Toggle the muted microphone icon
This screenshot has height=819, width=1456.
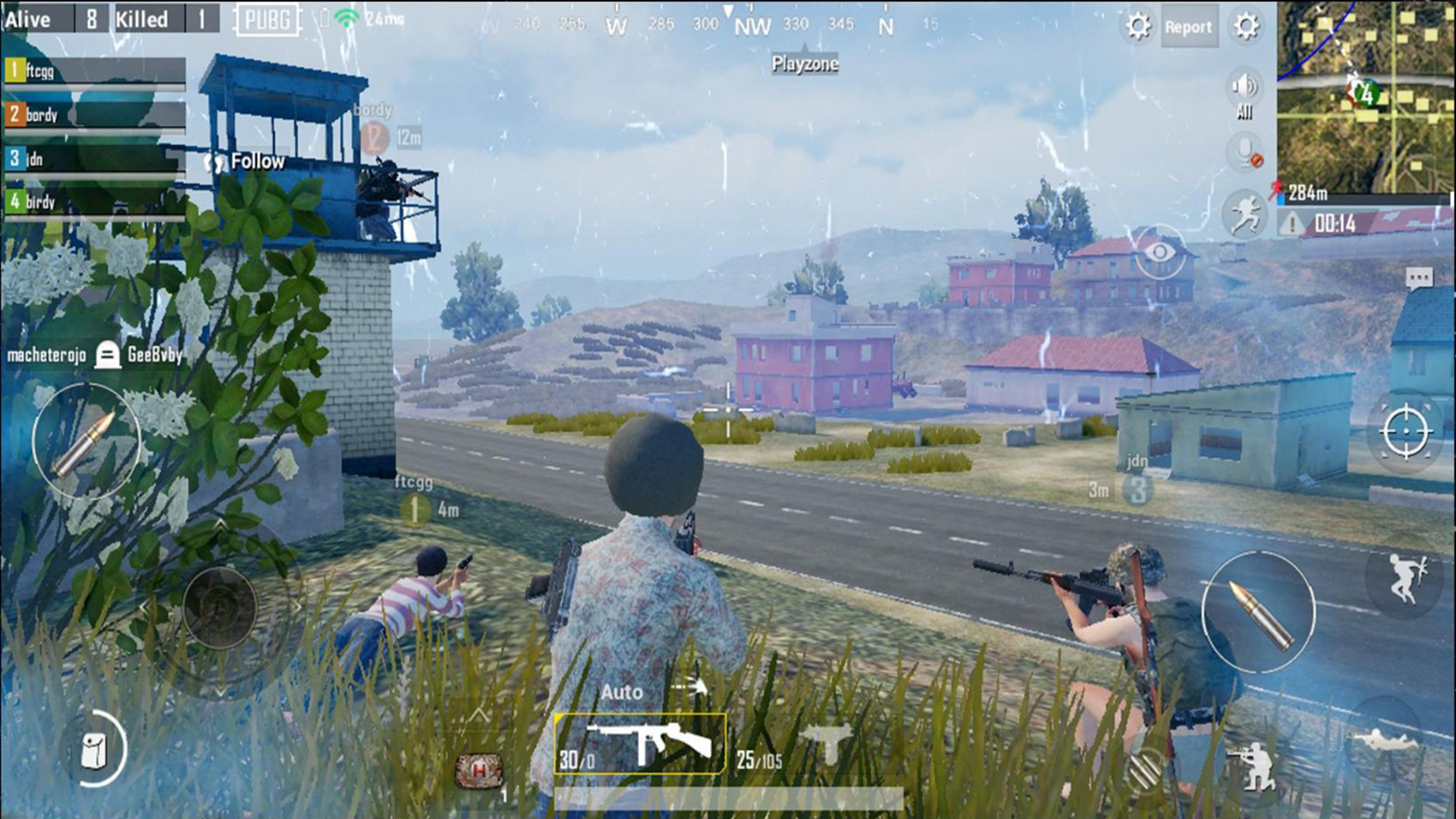(x=1245, y=154)
